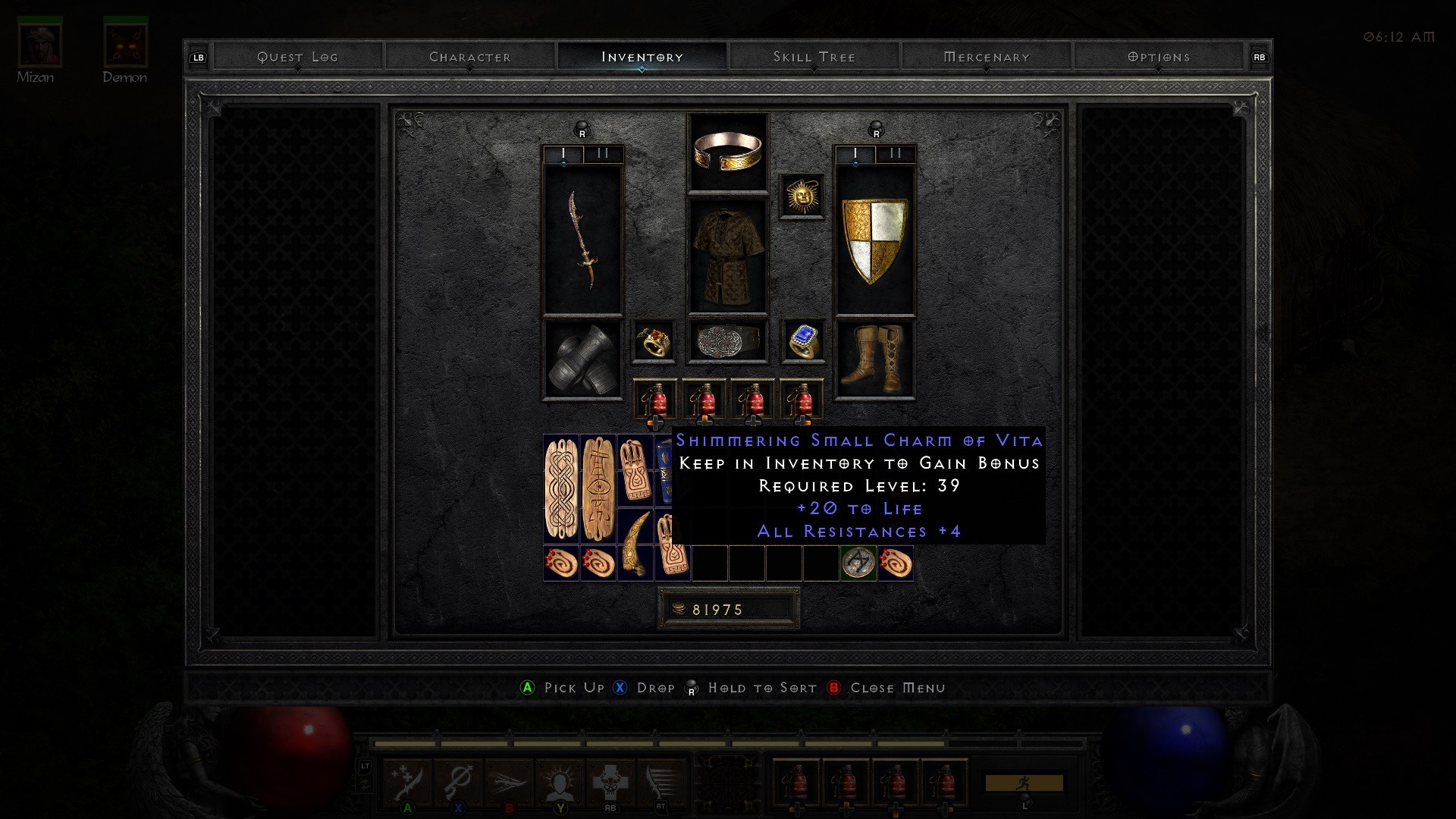Image resolution: width=1456 pixels, height=819 pixels.
Task: Select the equipped circlet helm slot
Action: [x=727, y=152]
